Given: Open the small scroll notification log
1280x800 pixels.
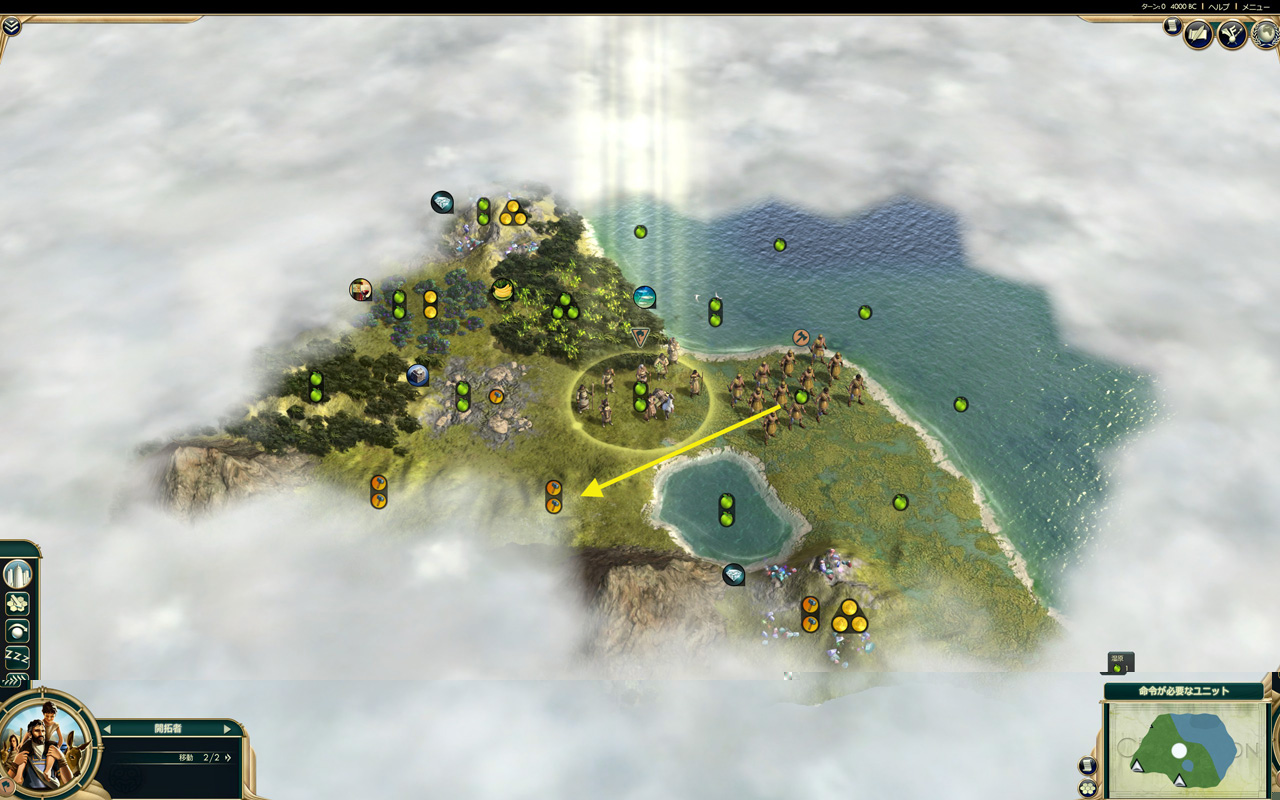Looking at the screenshot, I should 1172,27.
